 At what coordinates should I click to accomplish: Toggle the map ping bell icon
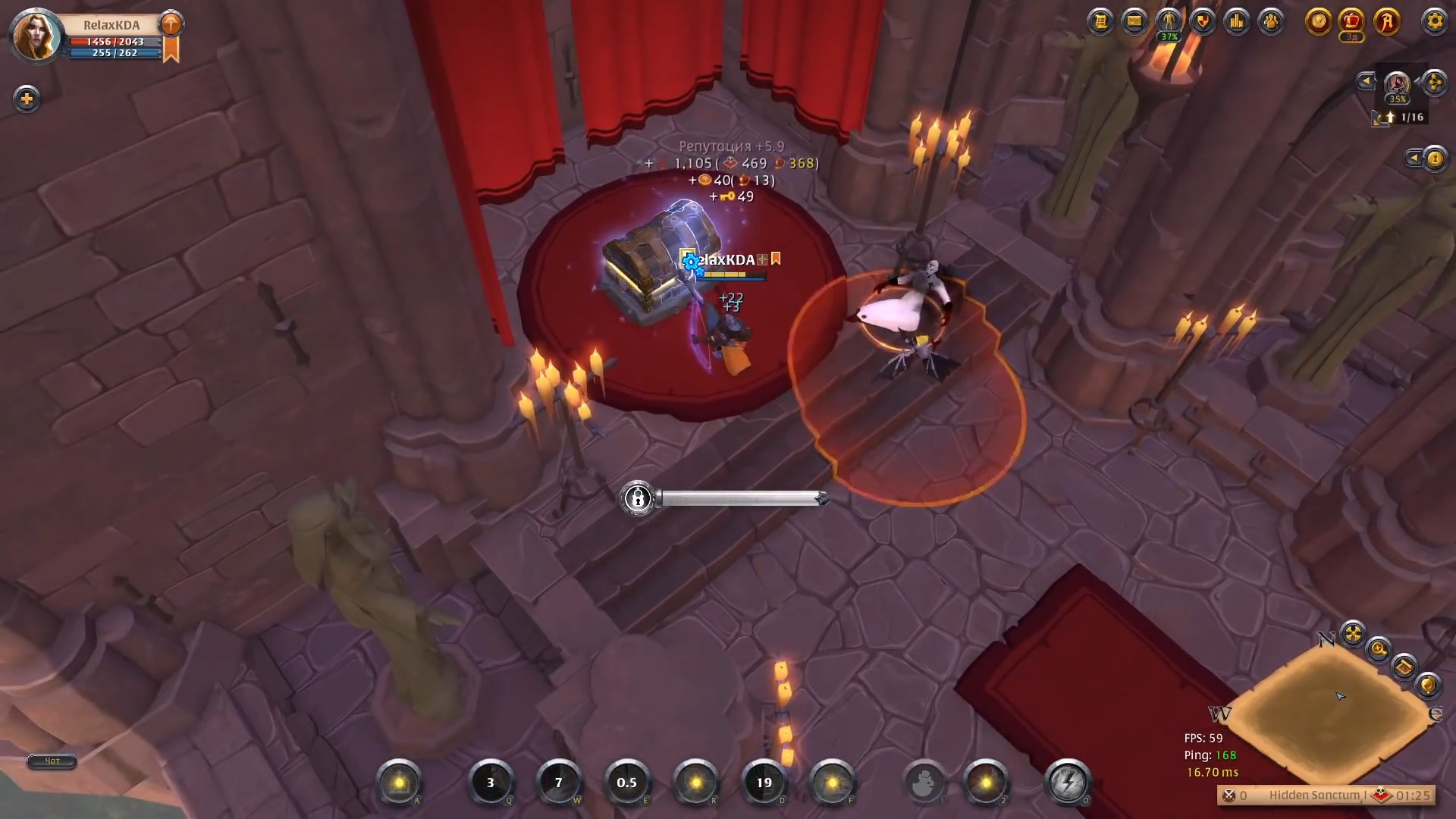(x=1428, y=686)
